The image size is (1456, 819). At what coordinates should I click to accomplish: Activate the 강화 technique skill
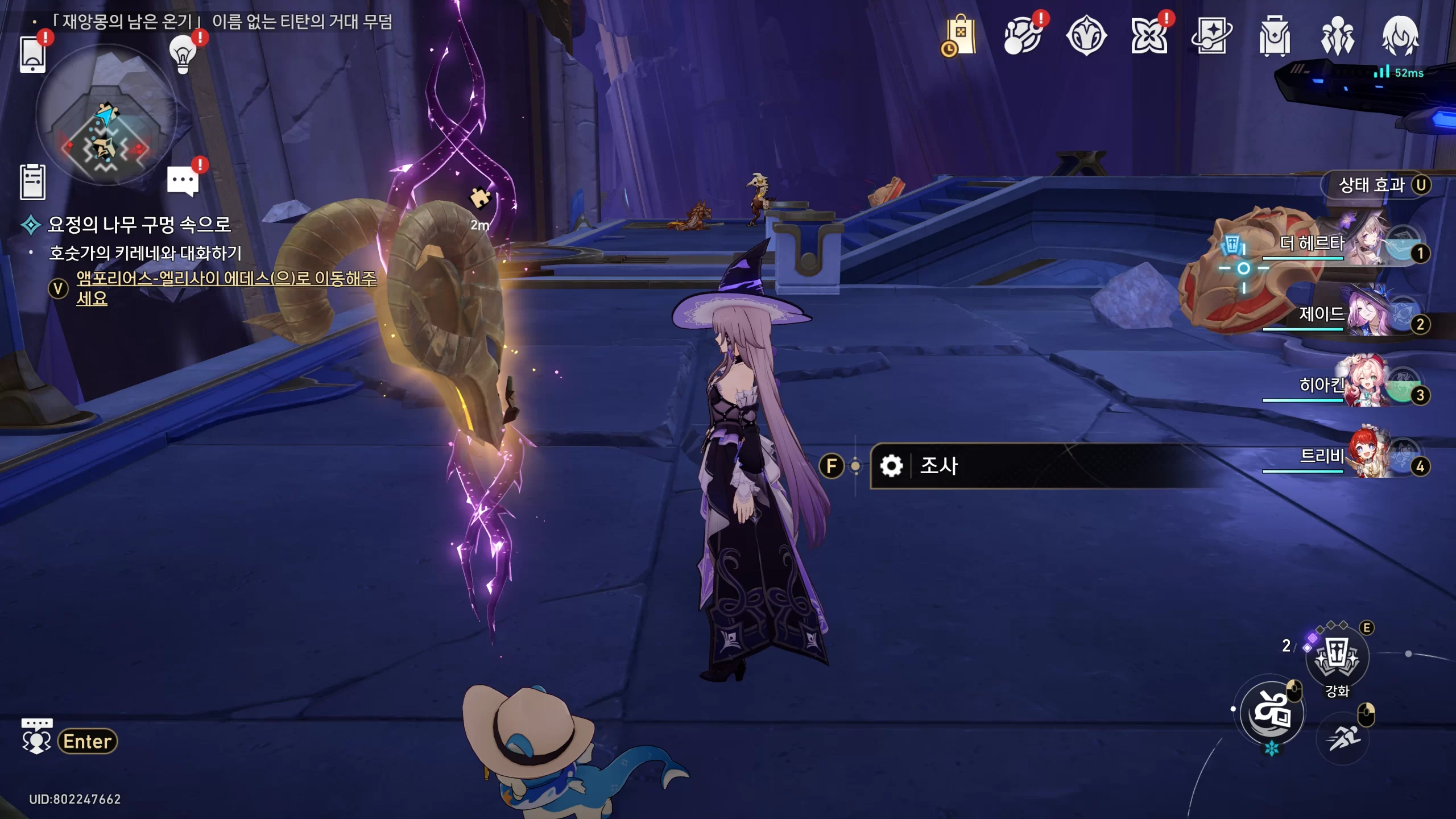1337,657
